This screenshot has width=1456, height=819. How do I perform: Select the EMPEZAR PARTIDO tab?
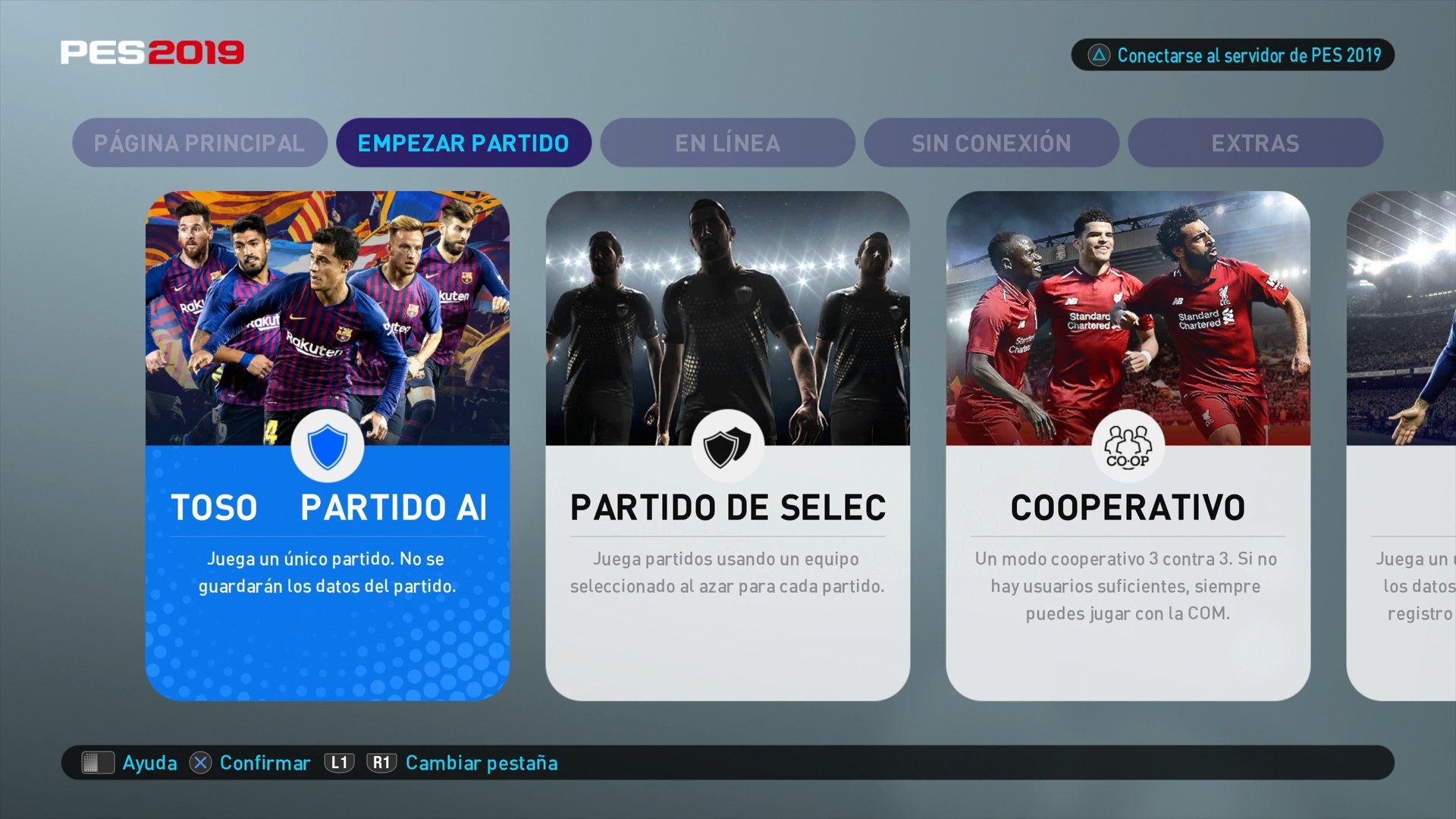click(x=464, y=143)
